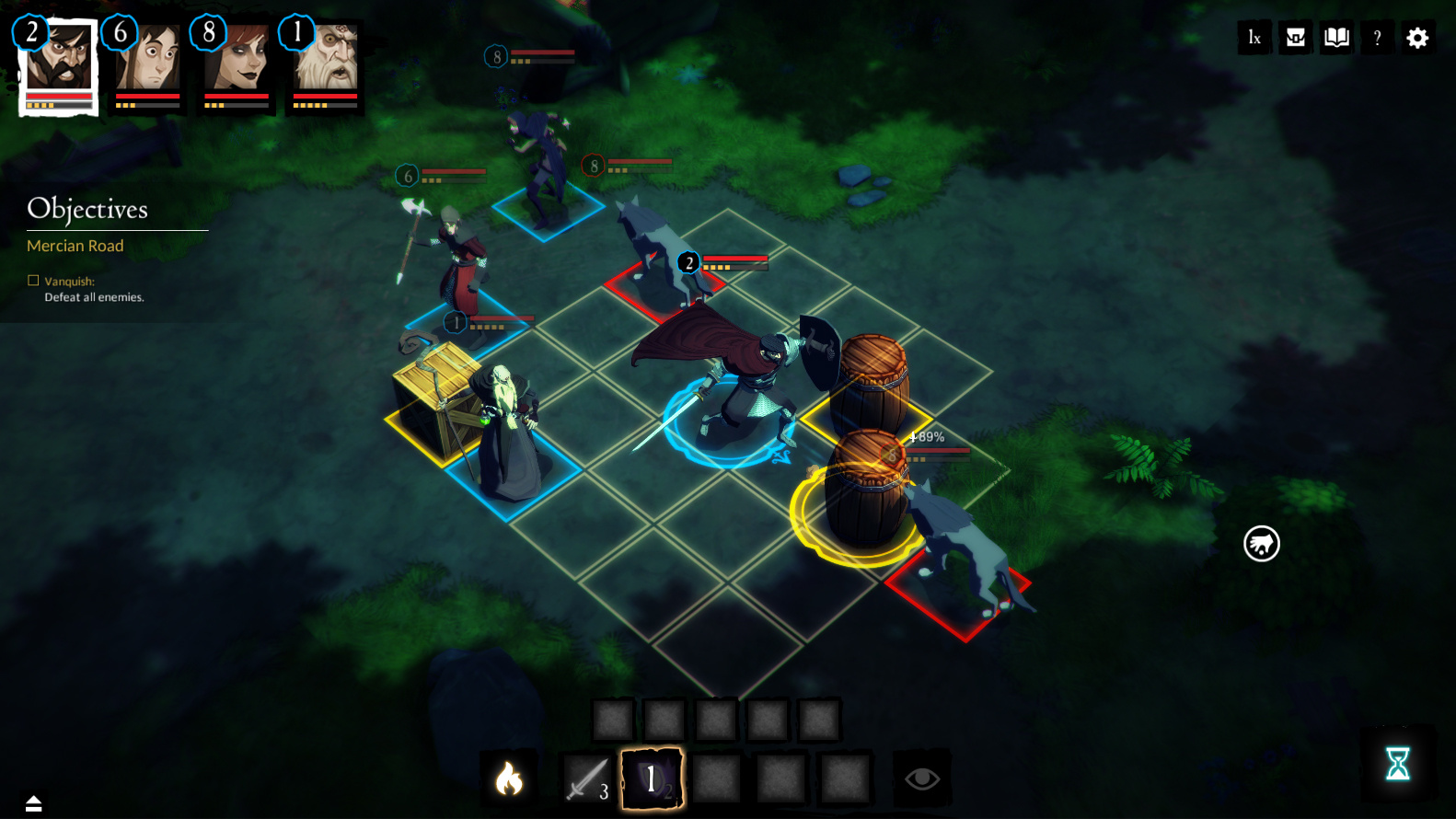Open settings with the gear icon
1456x819 pixels.
(1417, 38)
